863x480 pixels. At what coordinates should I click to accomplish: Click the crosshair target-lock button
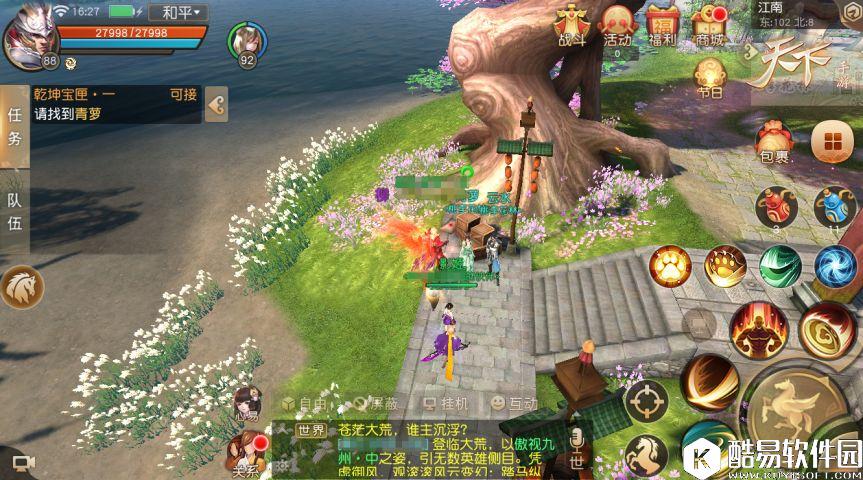tap(646, 401)
